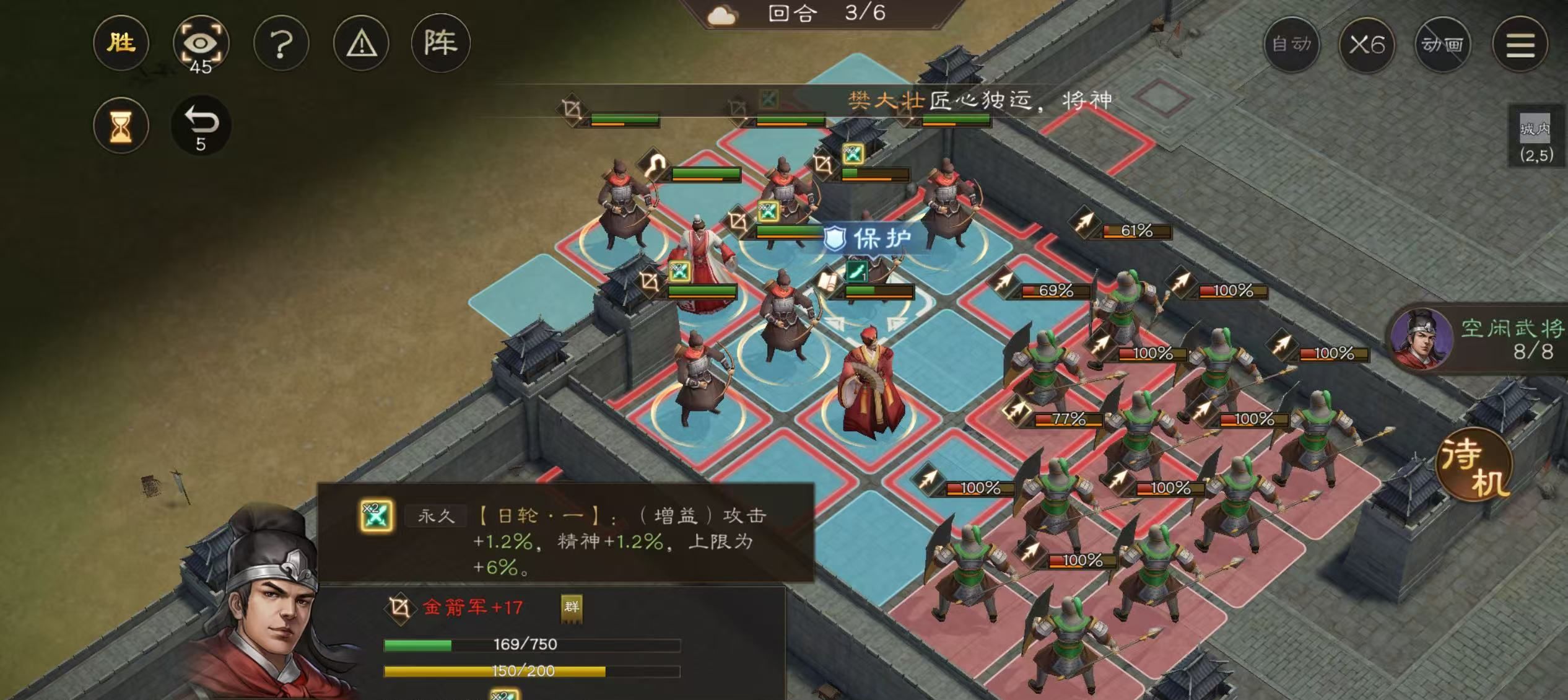Viewport: 1568px width, 700px height.
Task: Click the 胜 victory conditions icon
Action: pyautogui.click(x=121, y=42)
